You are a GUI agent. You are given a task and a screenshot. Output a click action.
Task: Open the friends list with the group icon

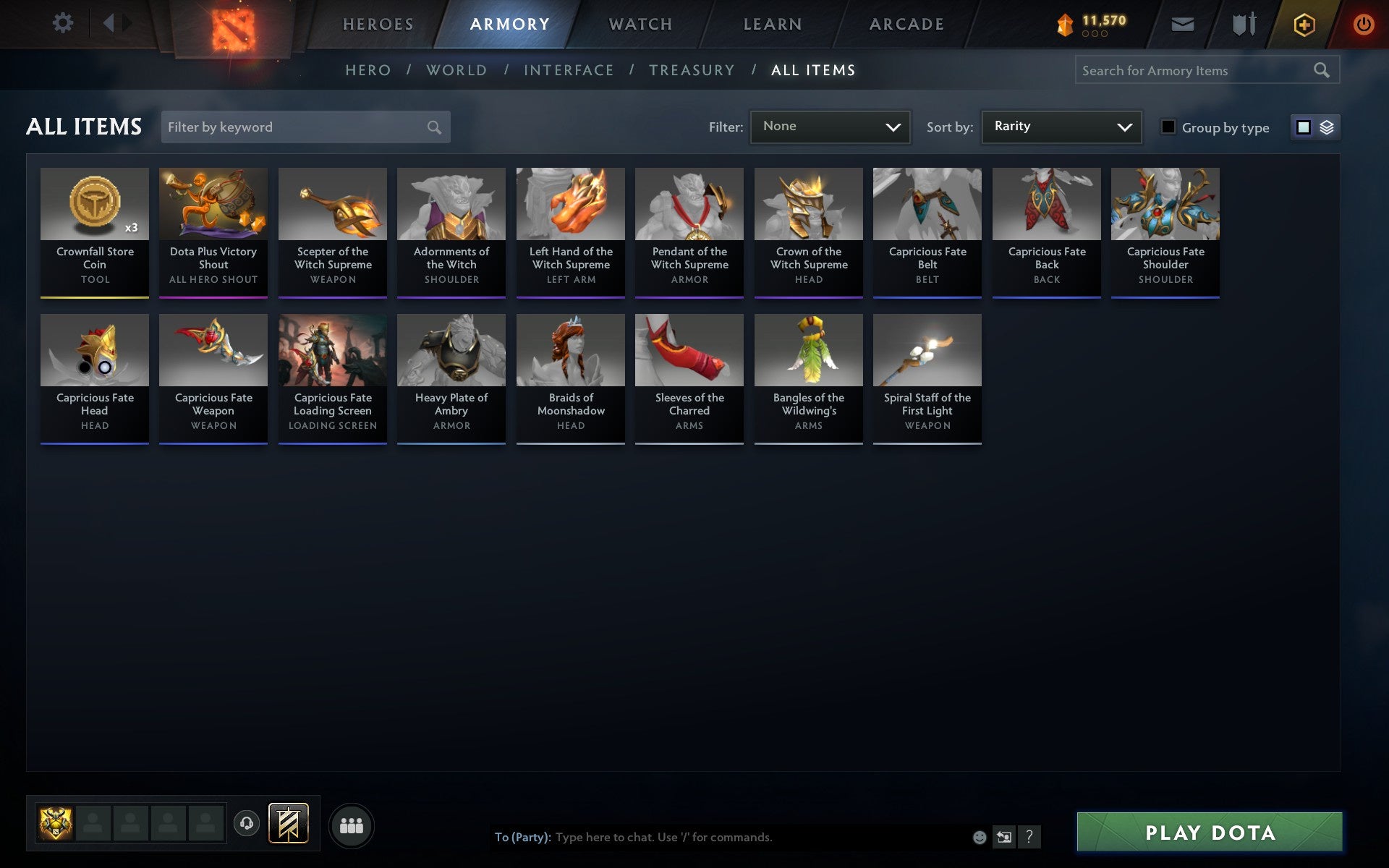352,824
